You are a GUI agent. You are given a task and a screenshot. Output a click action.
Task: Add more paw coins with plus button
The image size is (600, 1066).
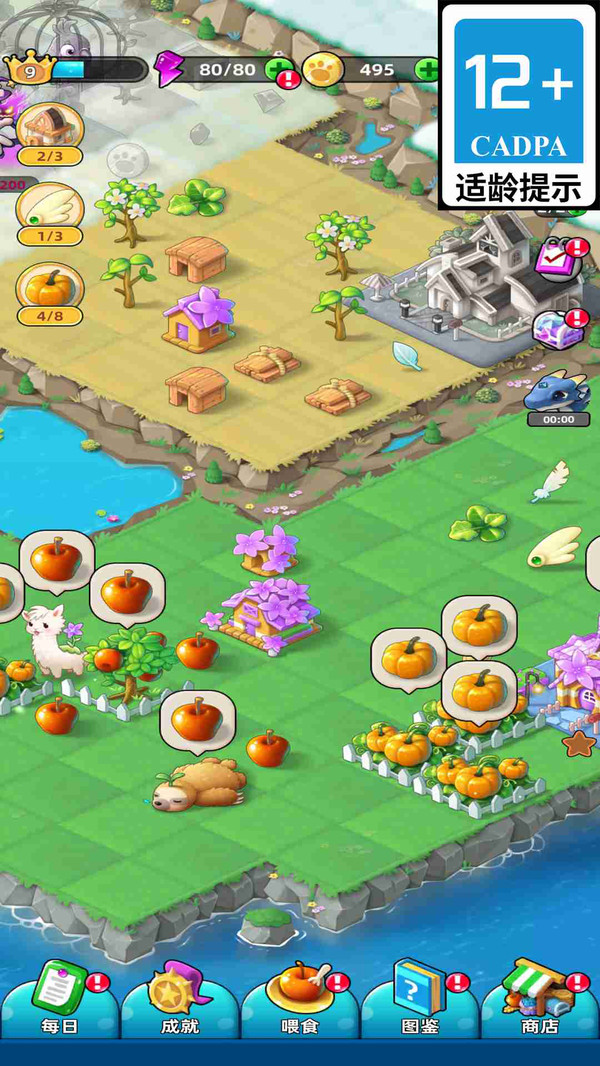point(428,70)
